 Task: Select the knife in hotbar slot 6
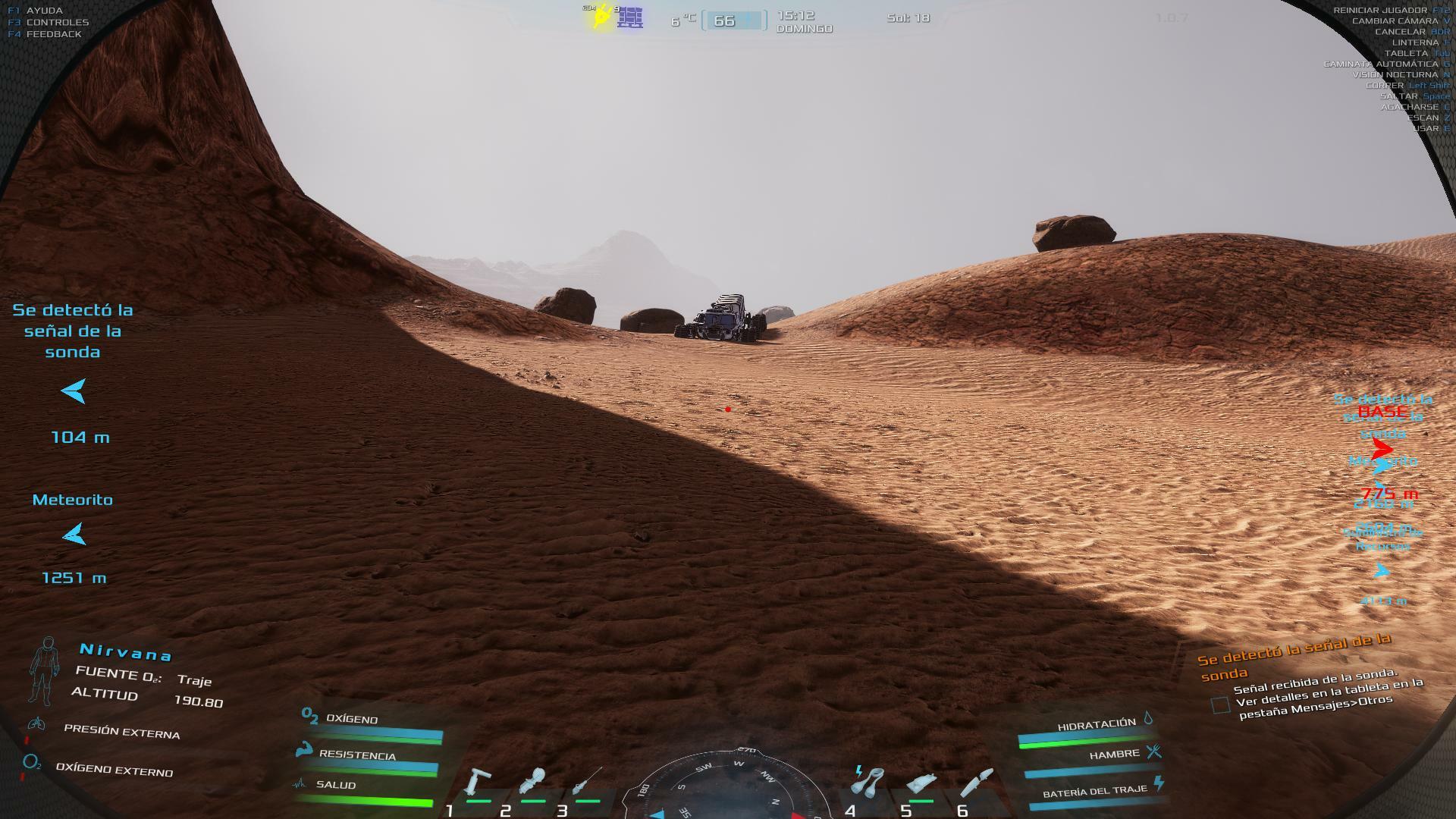point(977,782)
